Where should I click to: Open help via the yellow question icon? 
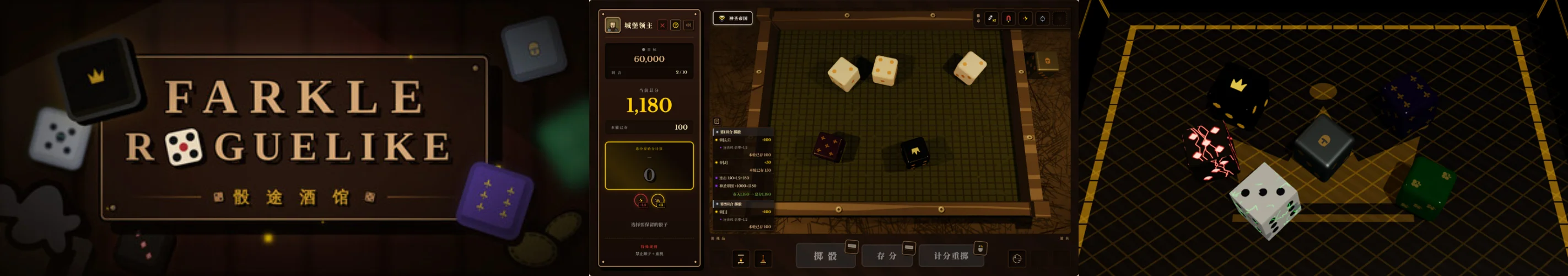click(676, 25)
